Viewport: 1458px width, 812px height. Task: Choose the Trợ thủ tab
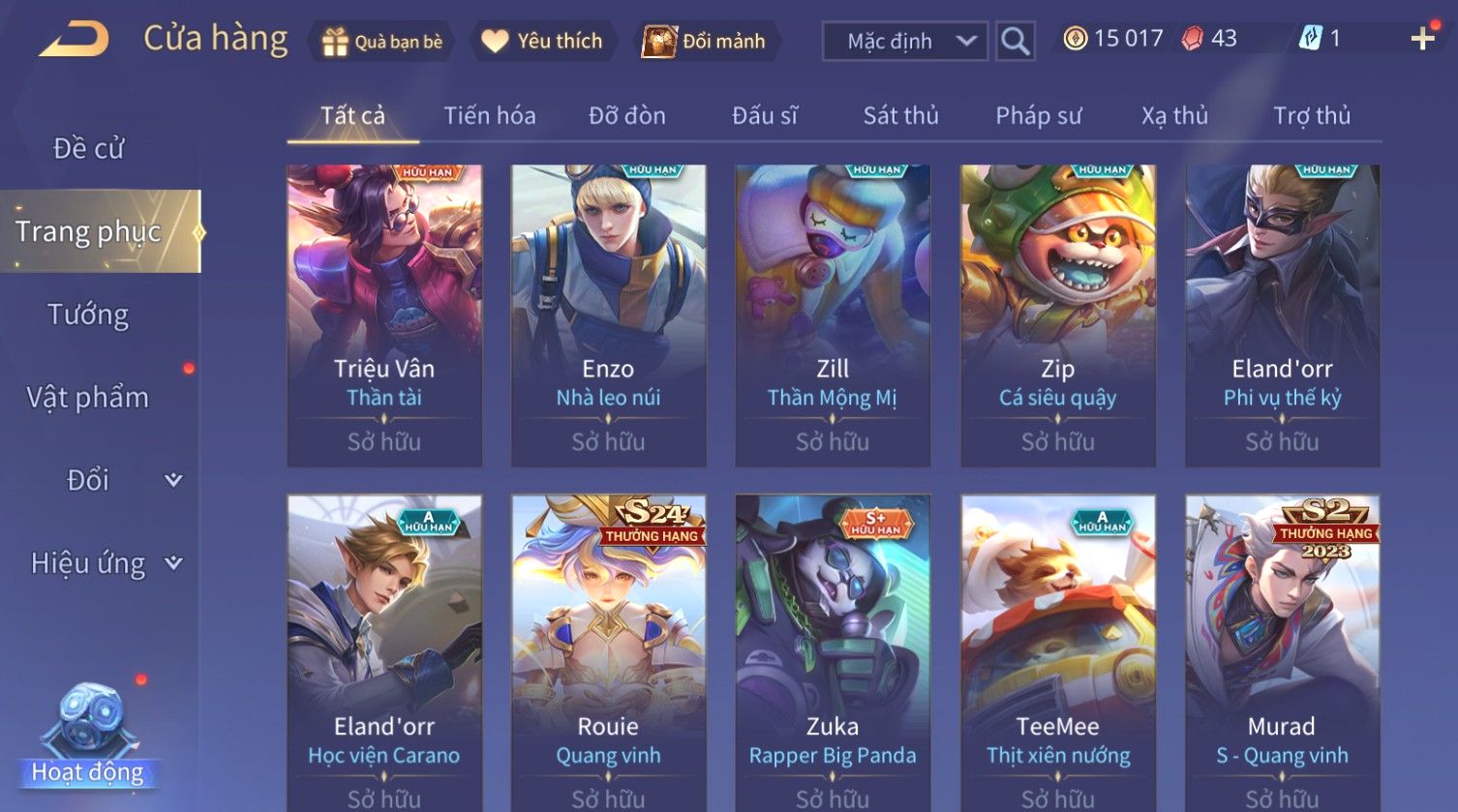(1311, 116)
